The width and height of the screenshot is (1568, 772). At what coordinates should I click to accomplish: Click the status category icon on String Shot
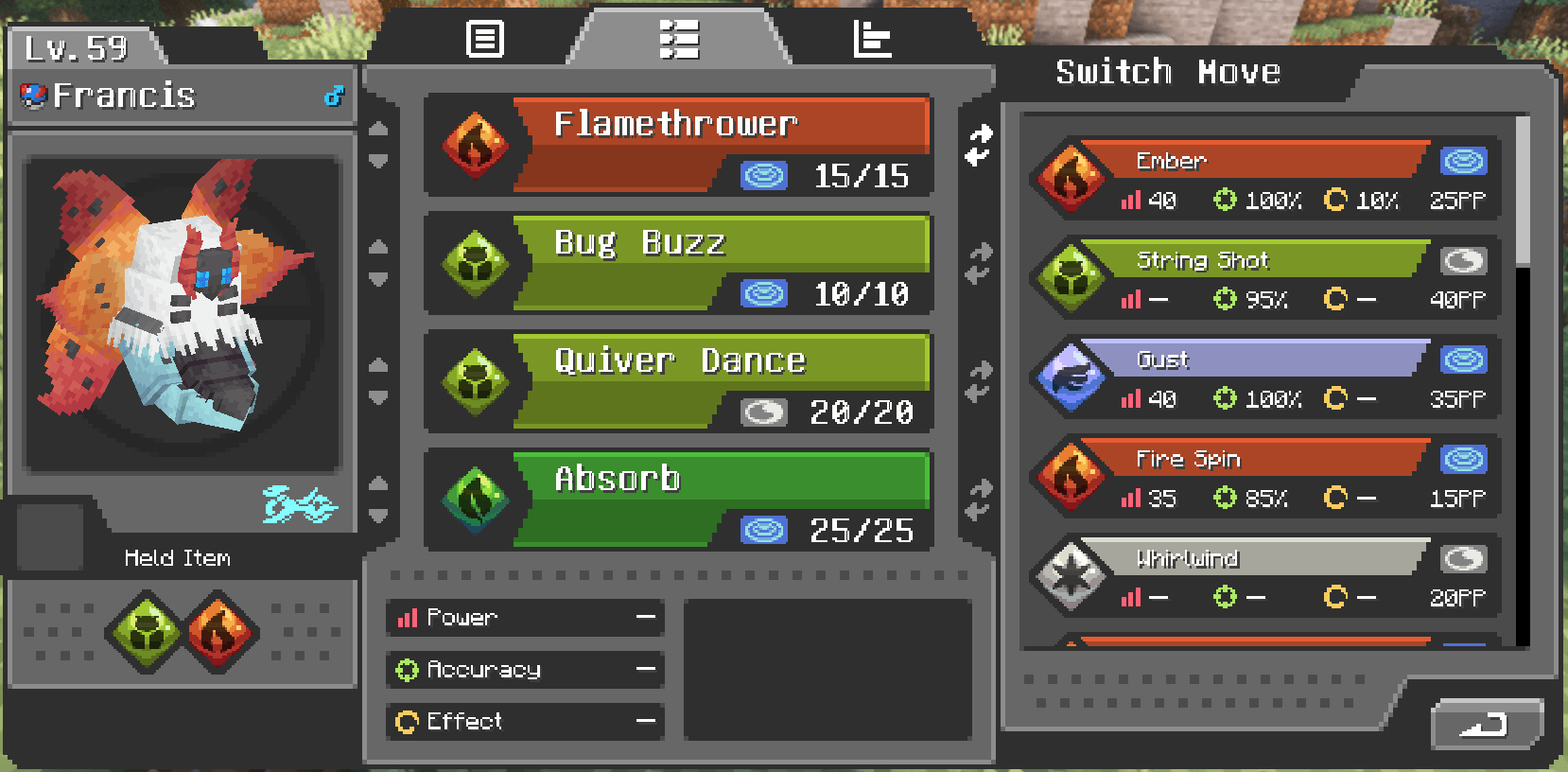click(1462, 260)
